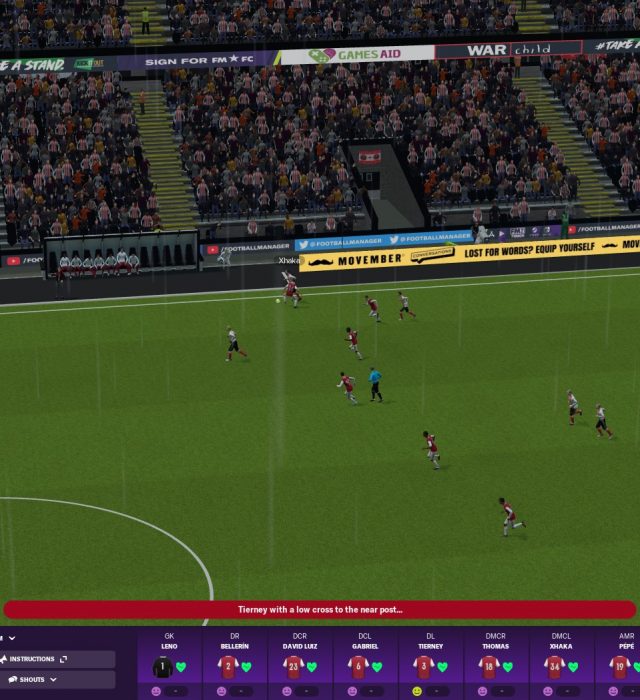Pick Thomas in the lineup bar
The height and width of the screenshot is (700, 640).
(x=495, y=661)
